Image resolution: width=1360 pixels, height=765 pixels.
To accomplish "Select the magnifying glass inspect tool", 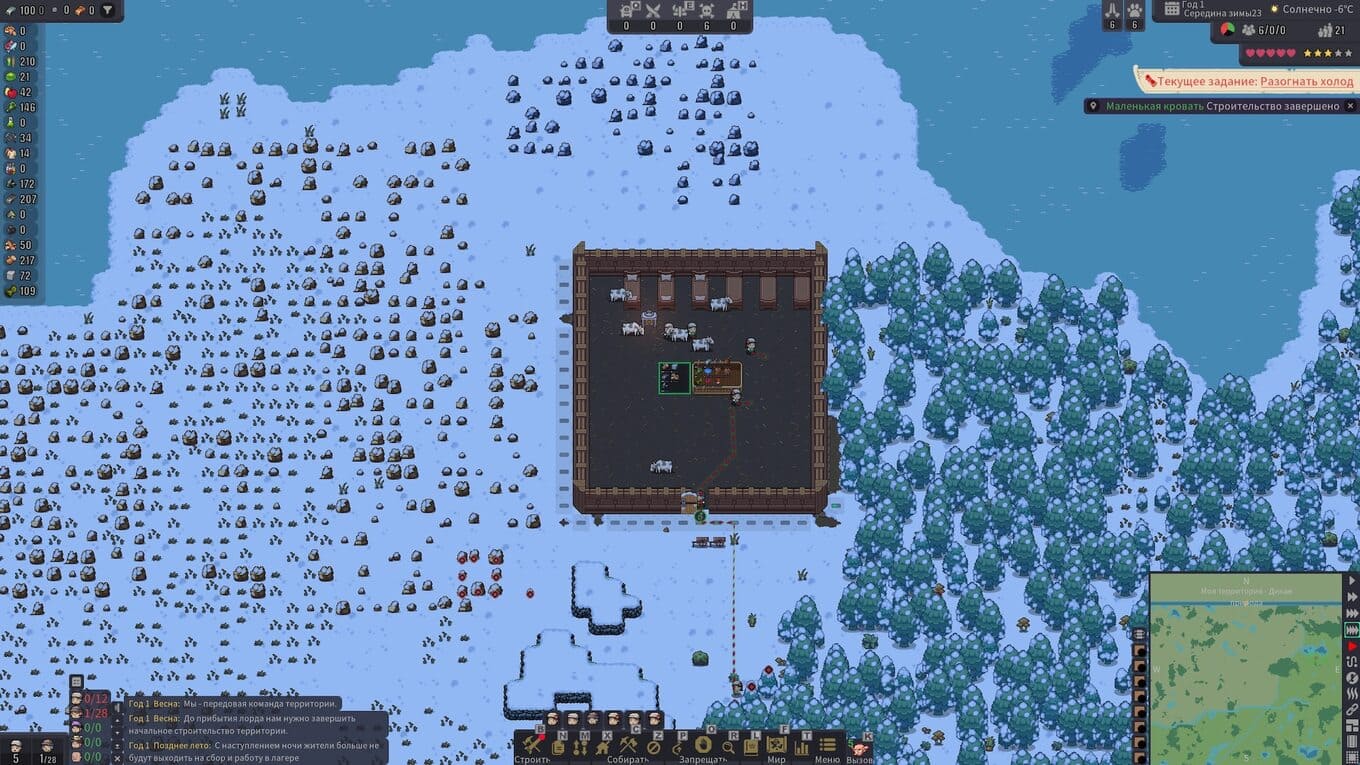I will coord(728,746).
